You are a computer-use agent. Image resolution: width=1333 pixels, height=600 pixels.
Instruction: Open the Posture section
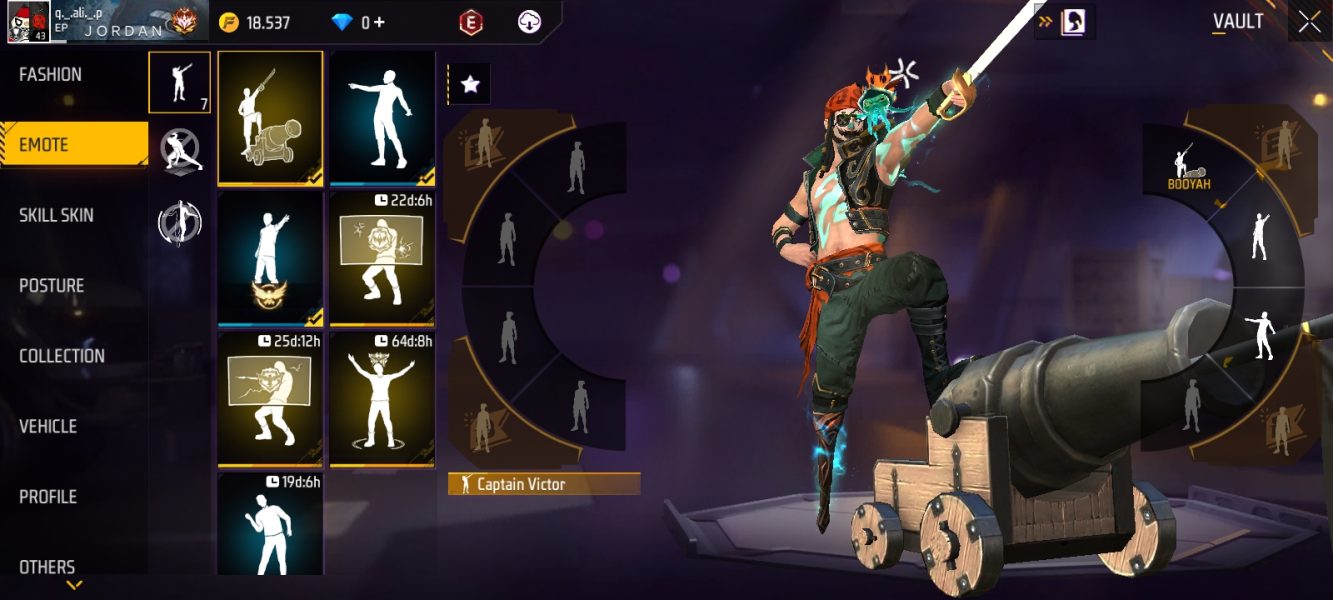coord(52,286)
